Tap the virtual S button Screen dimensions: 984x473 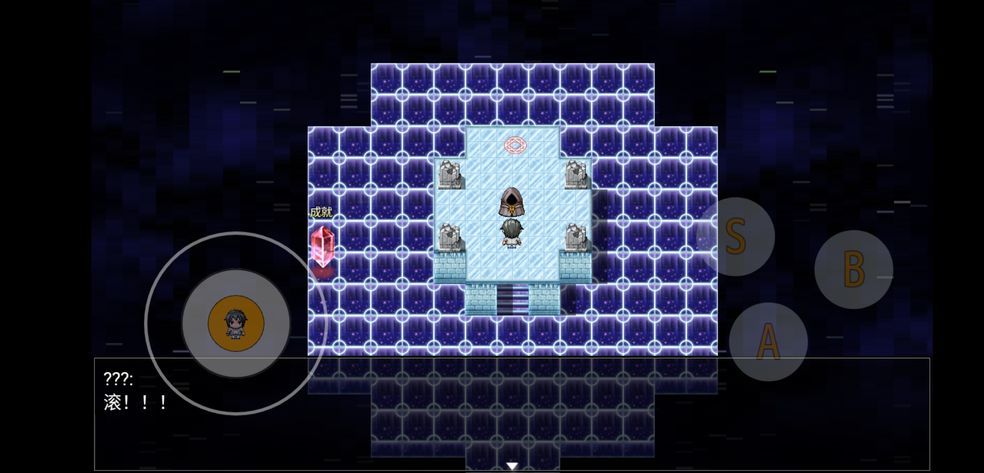735,237
